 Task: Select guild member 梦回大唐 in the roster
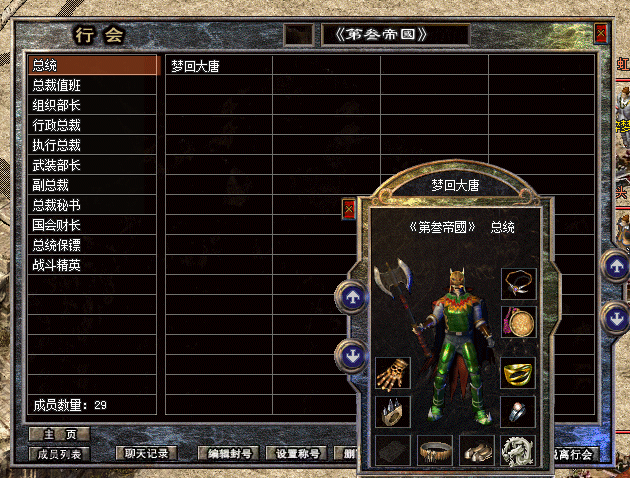(x=196, y=67)
